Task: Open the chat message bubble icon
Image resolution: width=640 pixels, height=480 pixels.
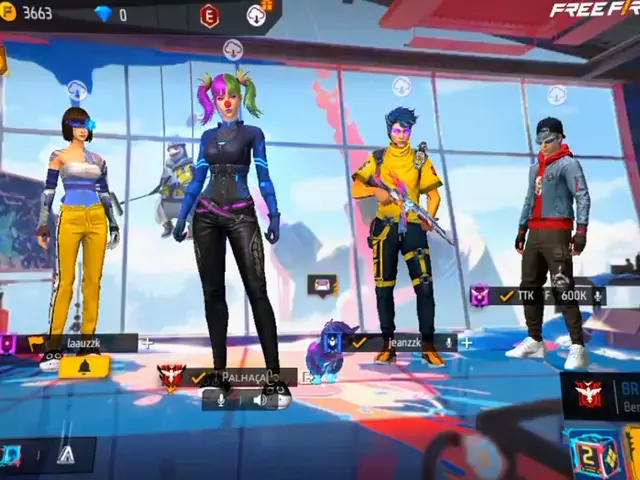Action: [322, 285]
